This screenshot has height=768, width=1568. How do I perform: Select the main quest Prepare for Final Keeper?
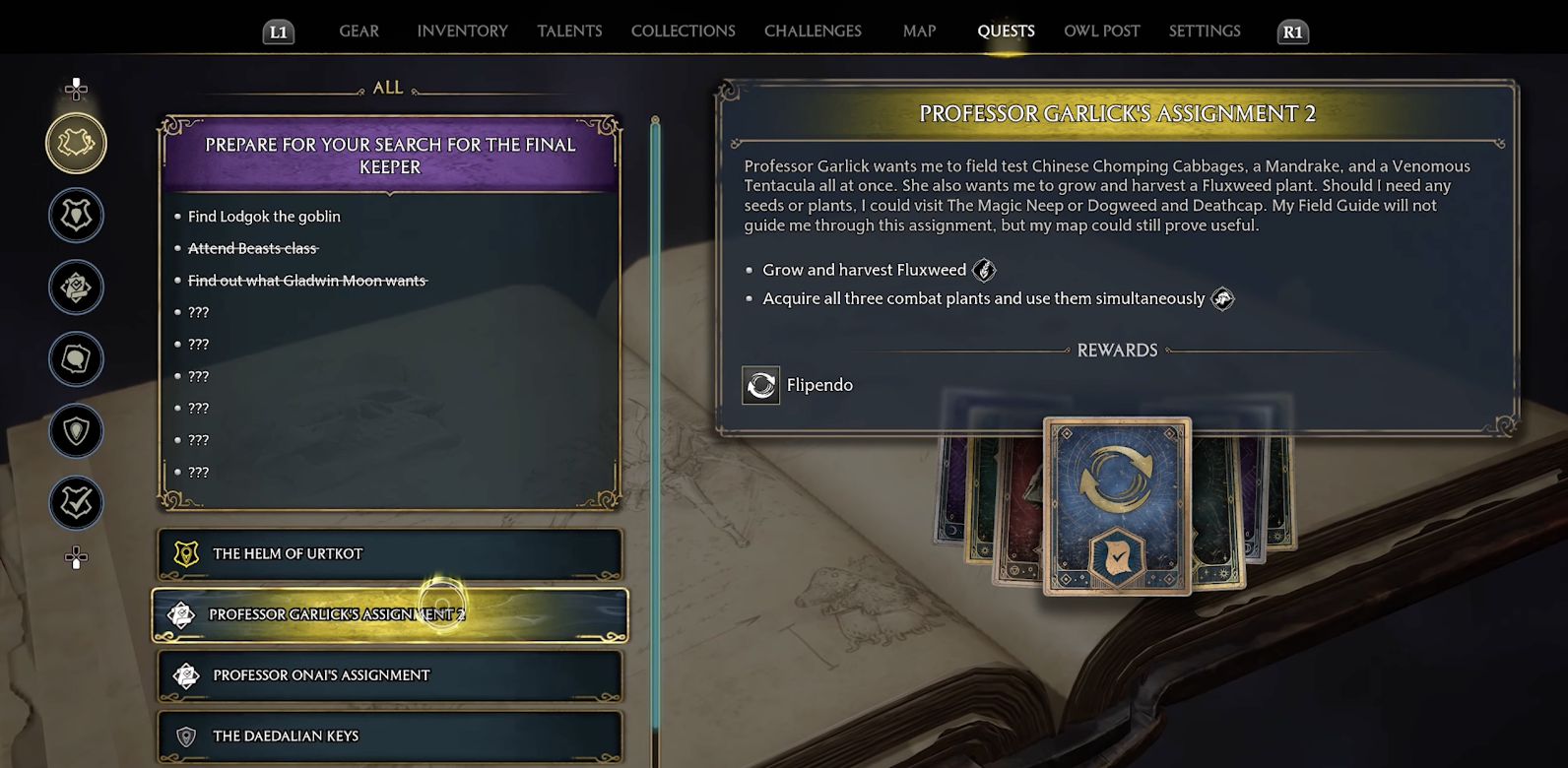(390, 157)
